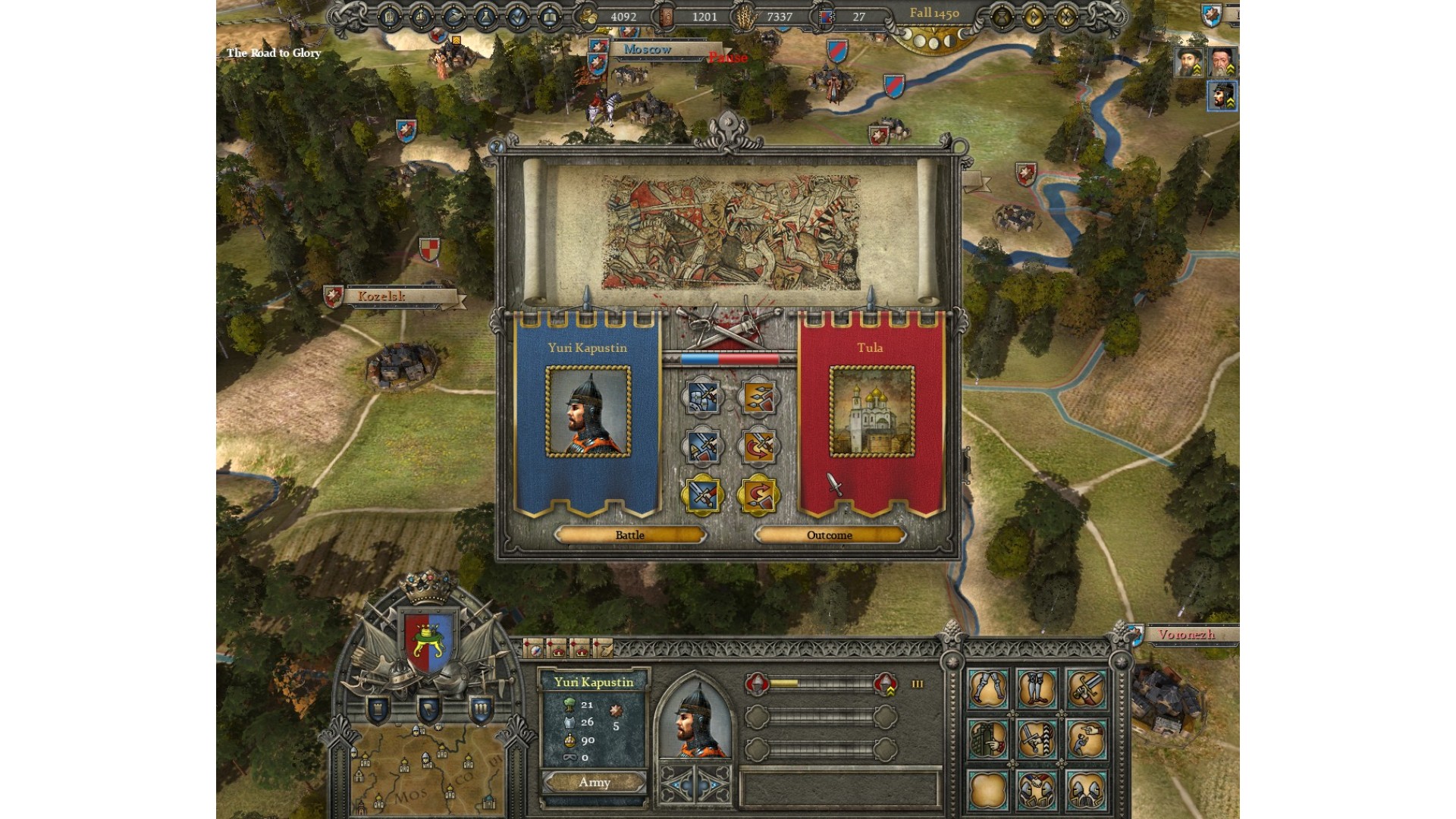
Task: Jump to the Moscow town label
Action: point(648,49)
